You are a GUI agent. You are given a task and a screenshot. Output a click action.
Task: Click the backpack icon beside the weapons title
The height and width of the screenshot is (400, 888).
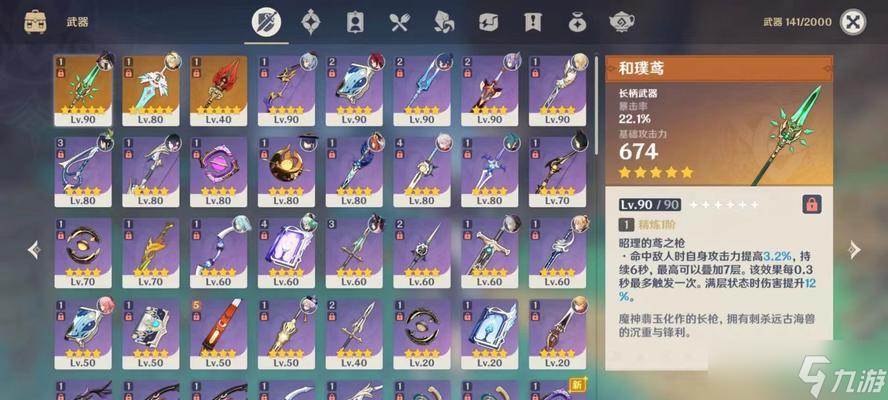pos(36,21)
